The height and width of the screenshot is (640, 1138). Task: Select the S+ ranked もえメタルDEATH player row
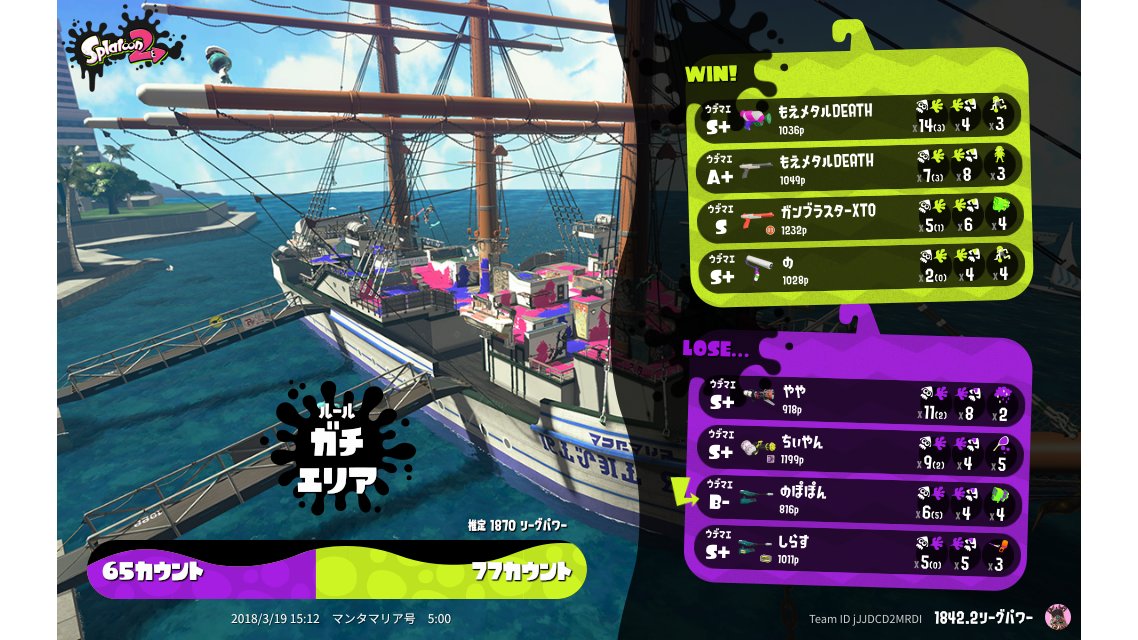point(860,118)
